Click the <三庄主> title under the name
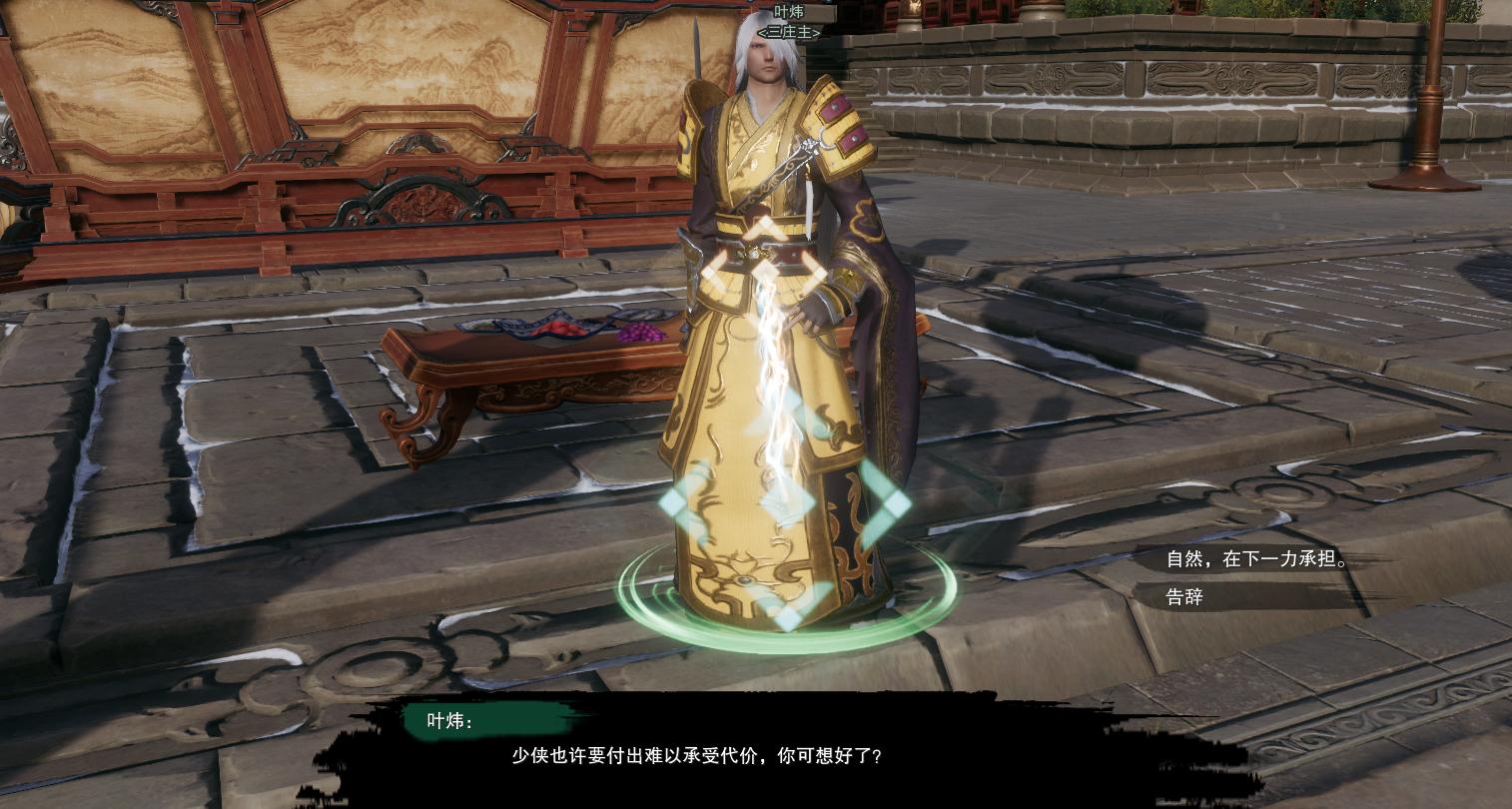This screenshot has width=1512, height=809. (x=789, y=33)
